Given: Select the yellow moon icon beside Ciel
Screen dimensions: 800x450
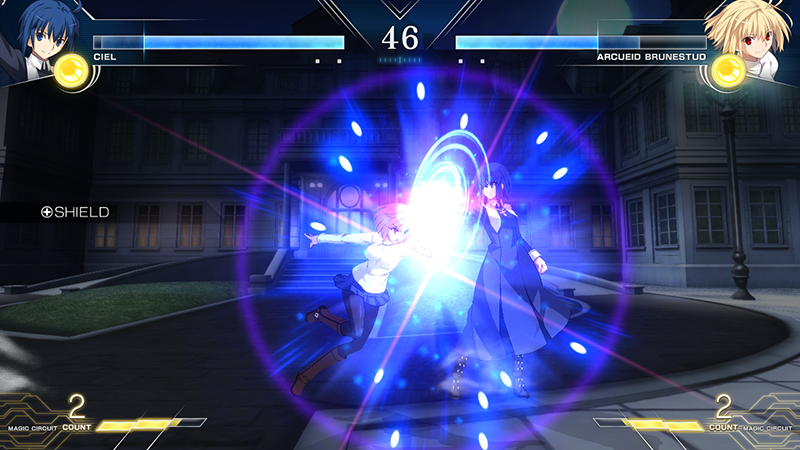Looking at the screenshot, I should click(71, 71).
